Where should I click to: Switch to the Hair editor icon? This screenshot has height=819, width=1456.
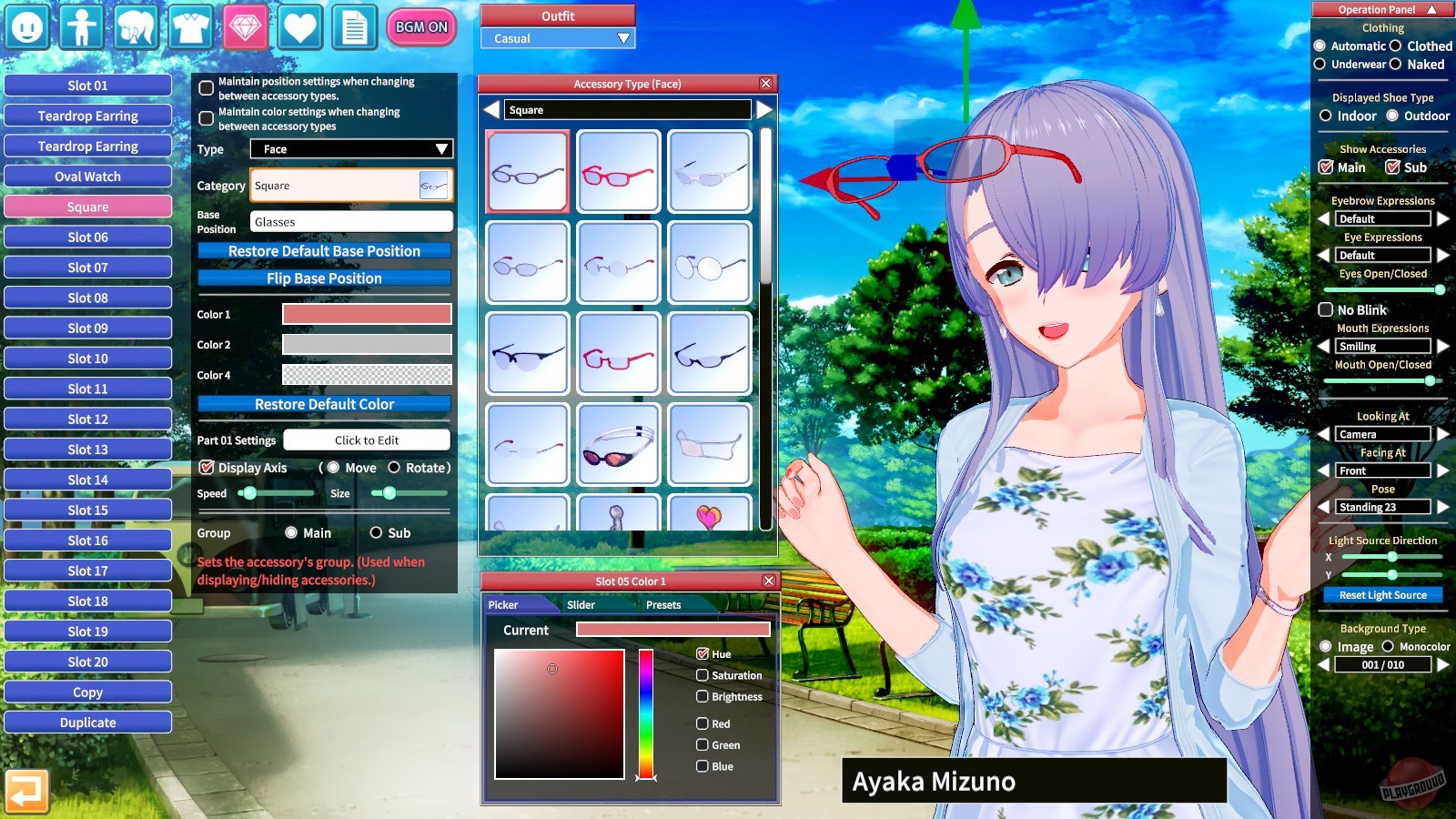click(135, 27)
